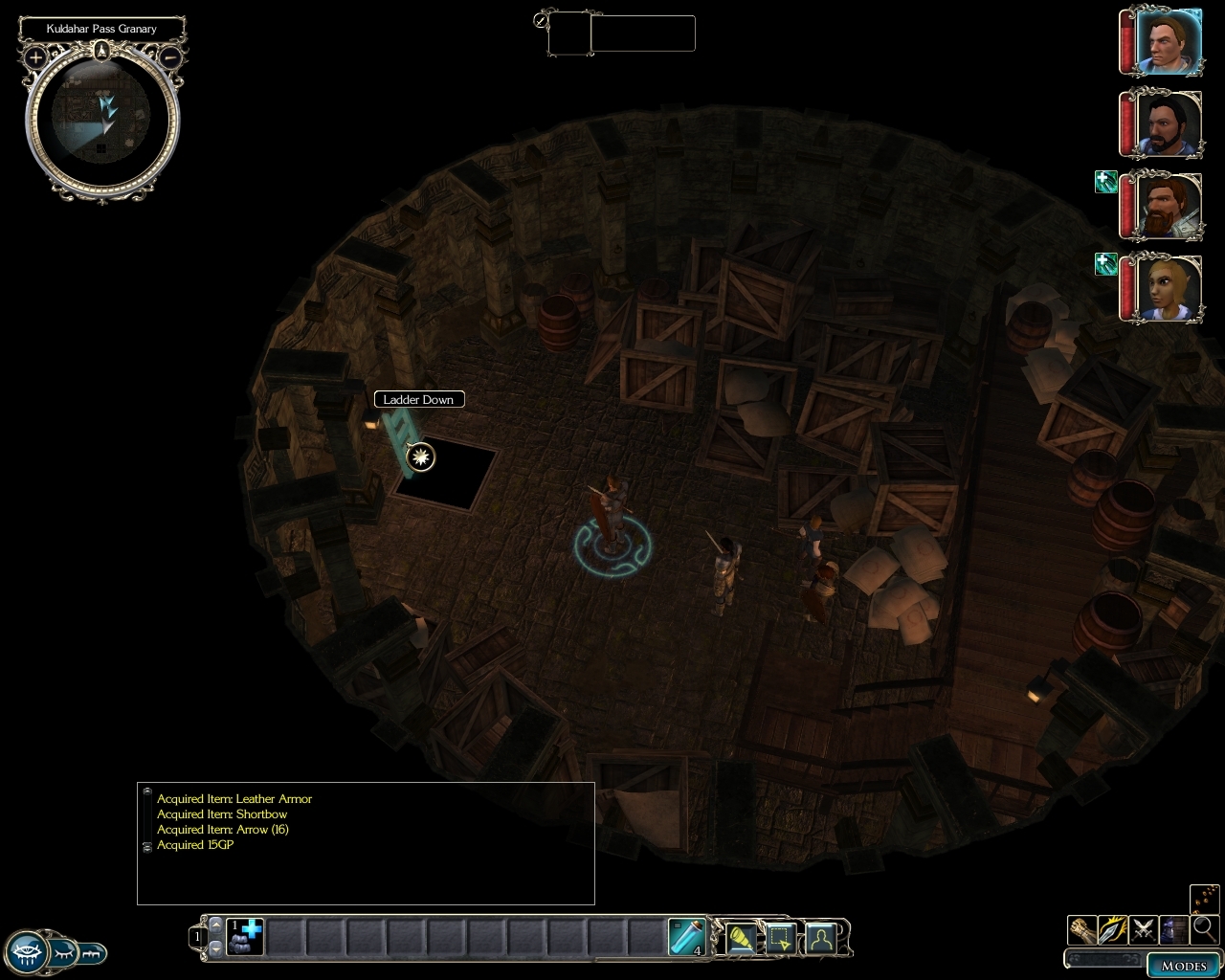Screen dimensions: 1225x980
Task: Open the Modes panel
Action: pyautogui.click(x=1183, y=965)
